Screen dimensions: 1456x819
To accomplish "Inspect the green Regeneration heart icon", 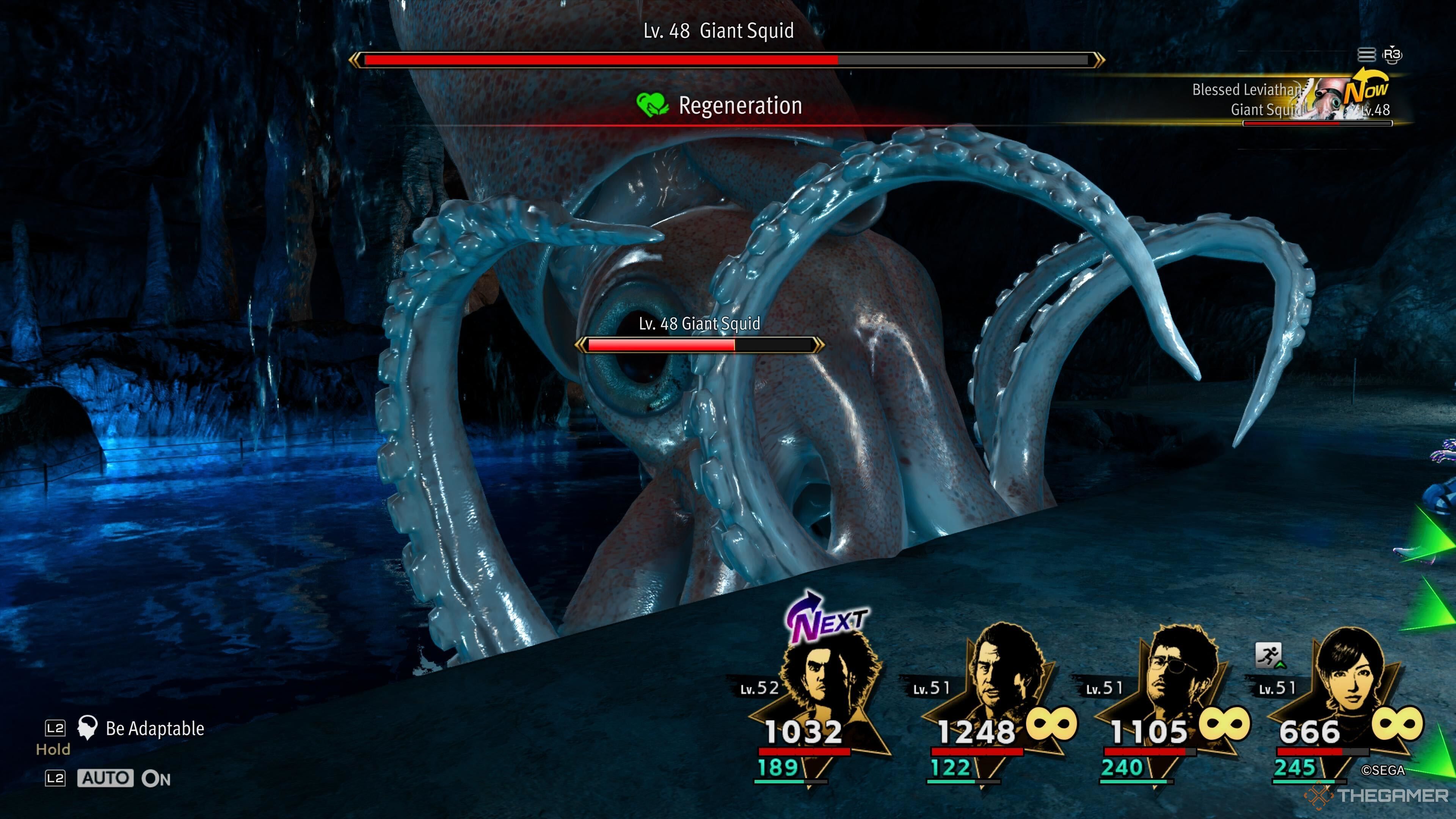I will [x=652, y=105].
